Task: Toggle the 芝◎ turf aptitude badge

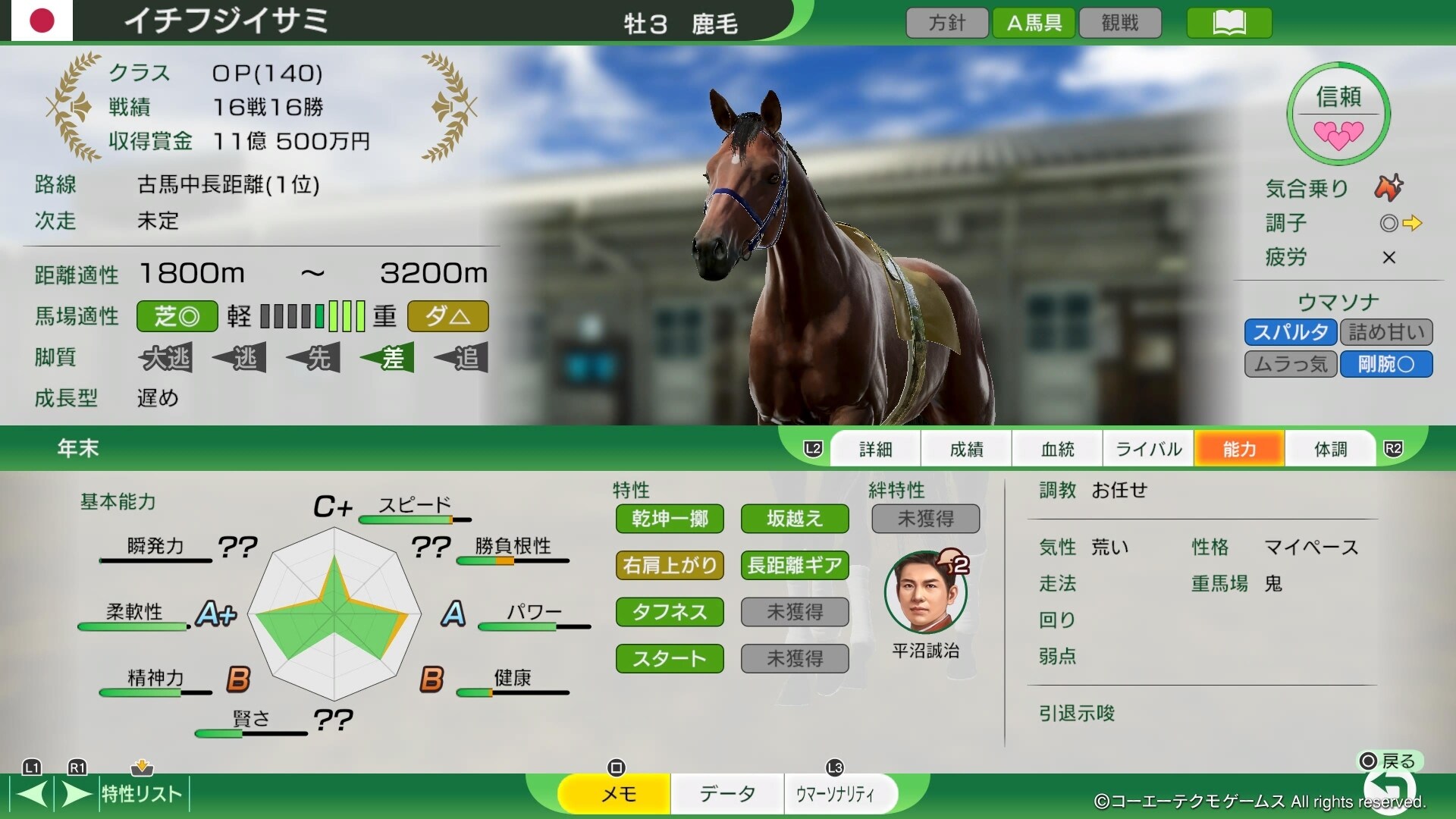Action: coord(177,316)
